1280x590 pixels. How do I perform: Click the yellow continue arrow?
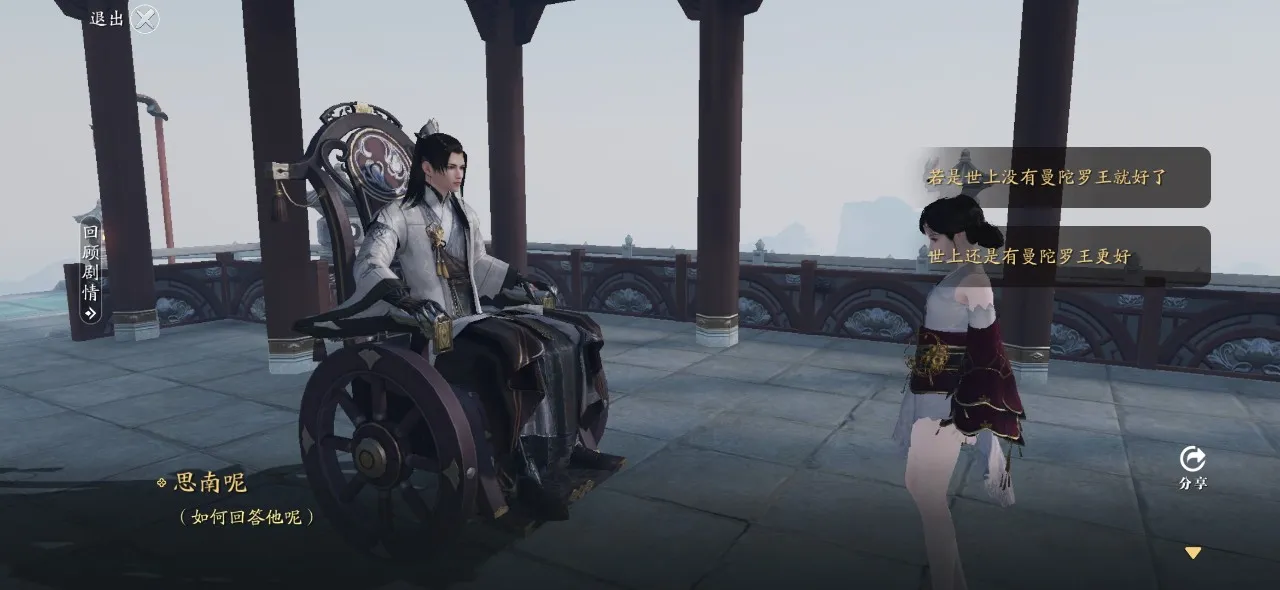coord(1192,552)
